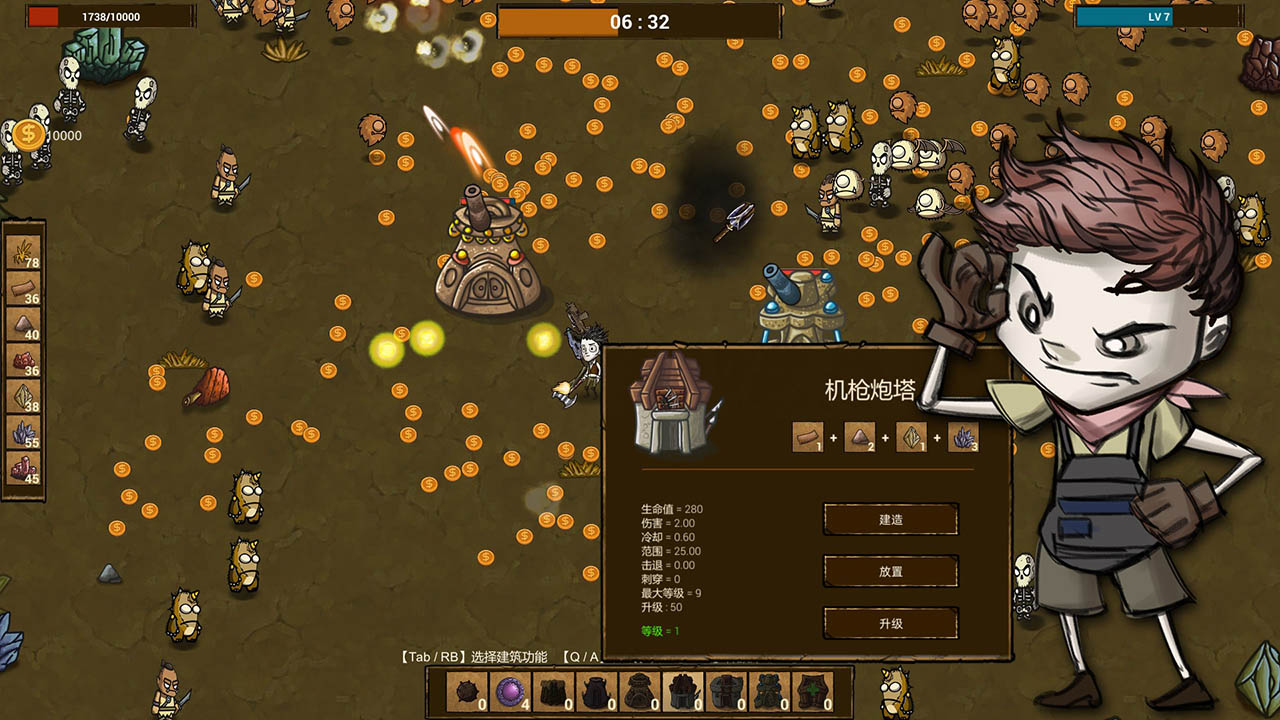Click the 建造 (Build) button

pyautogui.click(x=890, y=519)
